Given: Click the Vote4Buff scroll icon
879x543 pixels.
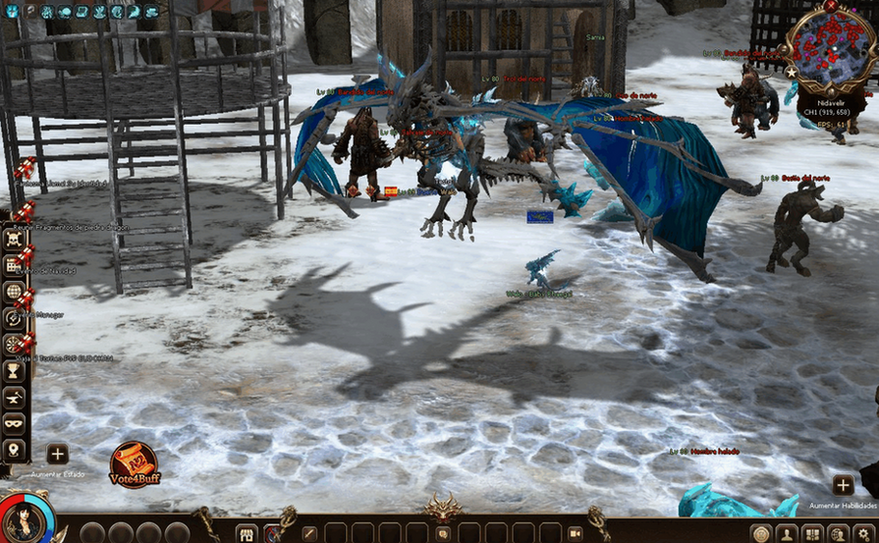Looking at the screenshot, I should coord(134,465).
